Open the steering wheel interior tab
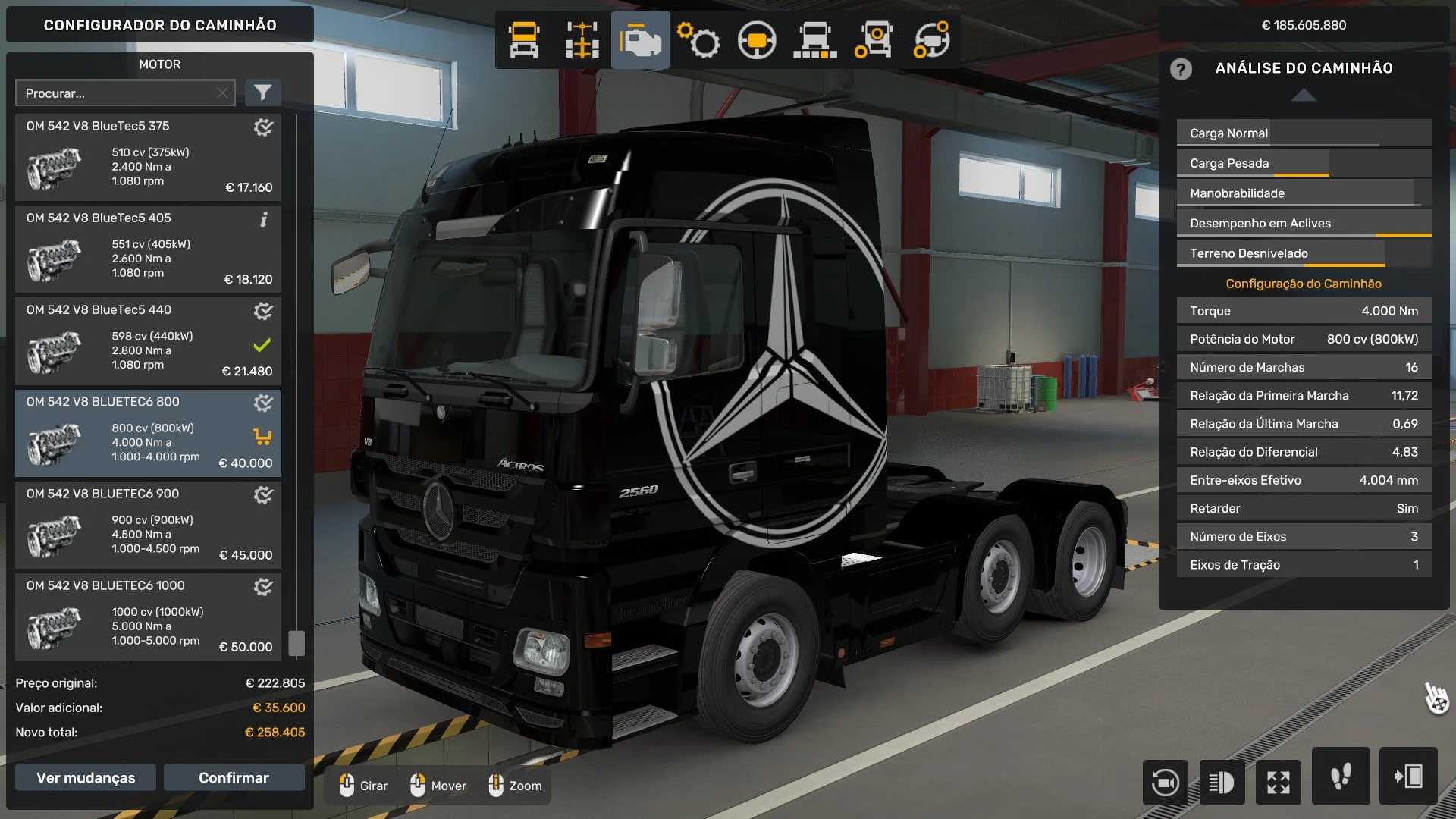 [x=756, y=40]
